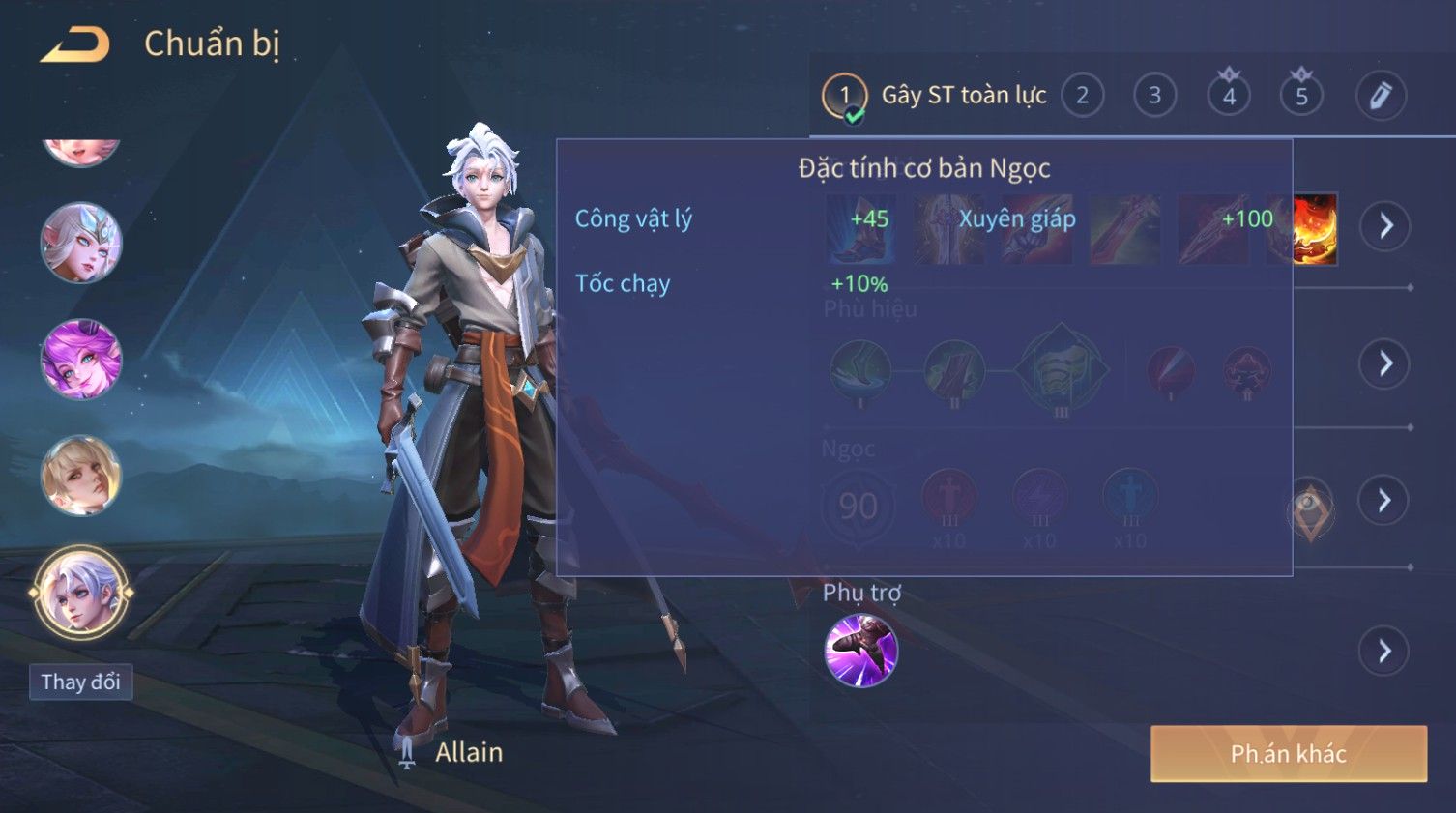Switch to build preset 1
The image size is (1456, 813).
[x=844, y=96]
